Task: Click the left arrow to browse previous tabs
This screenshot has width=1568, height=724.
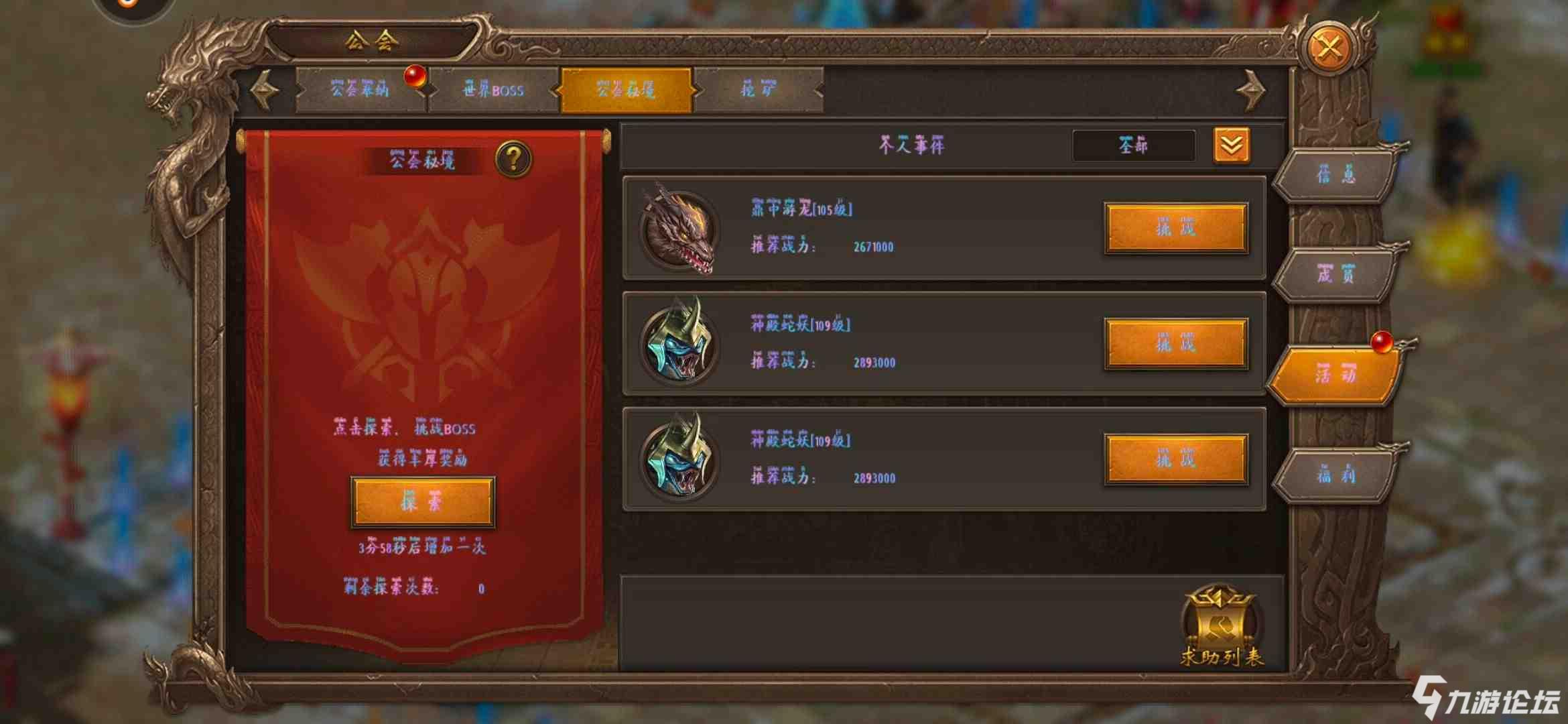Action: pyautogui.click(x=263, y=89)
